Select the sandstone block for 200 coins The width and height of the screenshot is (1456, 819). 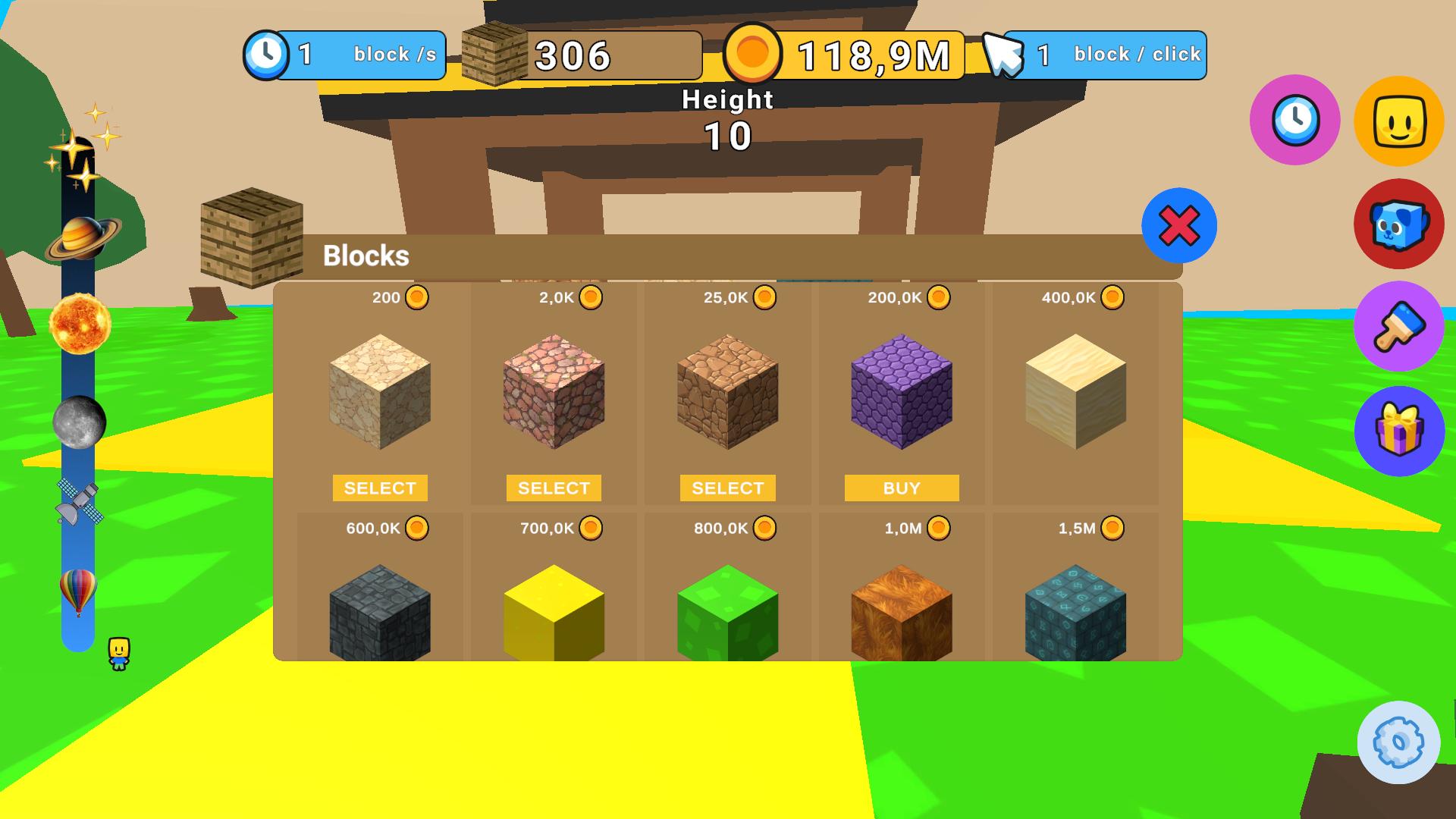(x=379, y=488)
